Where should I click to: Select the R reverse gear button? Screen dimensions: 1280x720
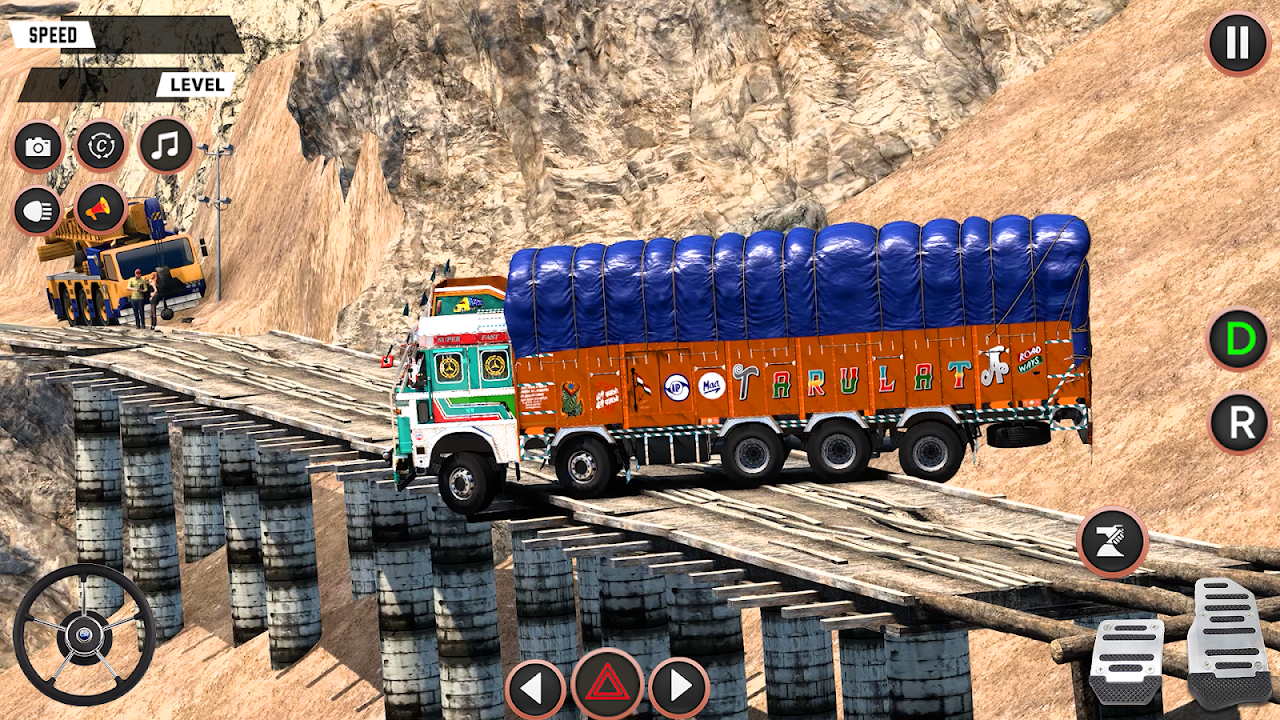tap(1239, 424)
